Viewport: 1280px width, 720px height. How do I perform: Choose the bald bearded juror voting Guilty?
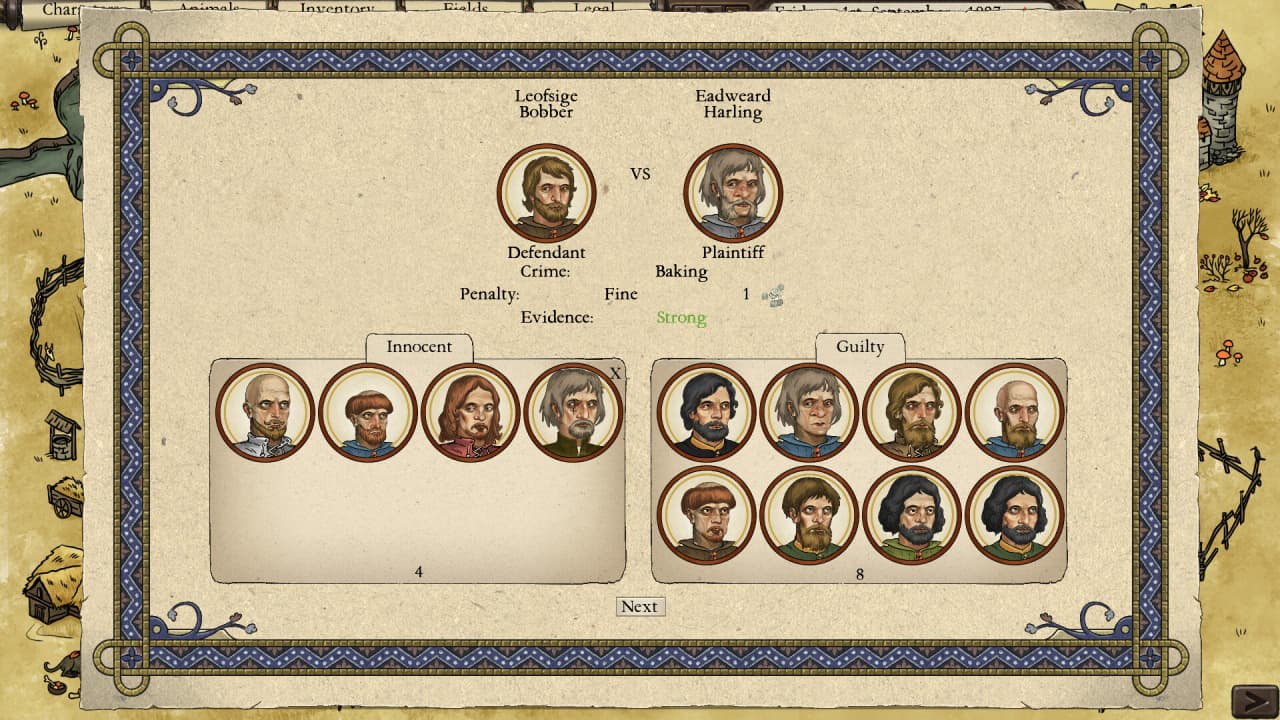click(x=1015, y=412)
